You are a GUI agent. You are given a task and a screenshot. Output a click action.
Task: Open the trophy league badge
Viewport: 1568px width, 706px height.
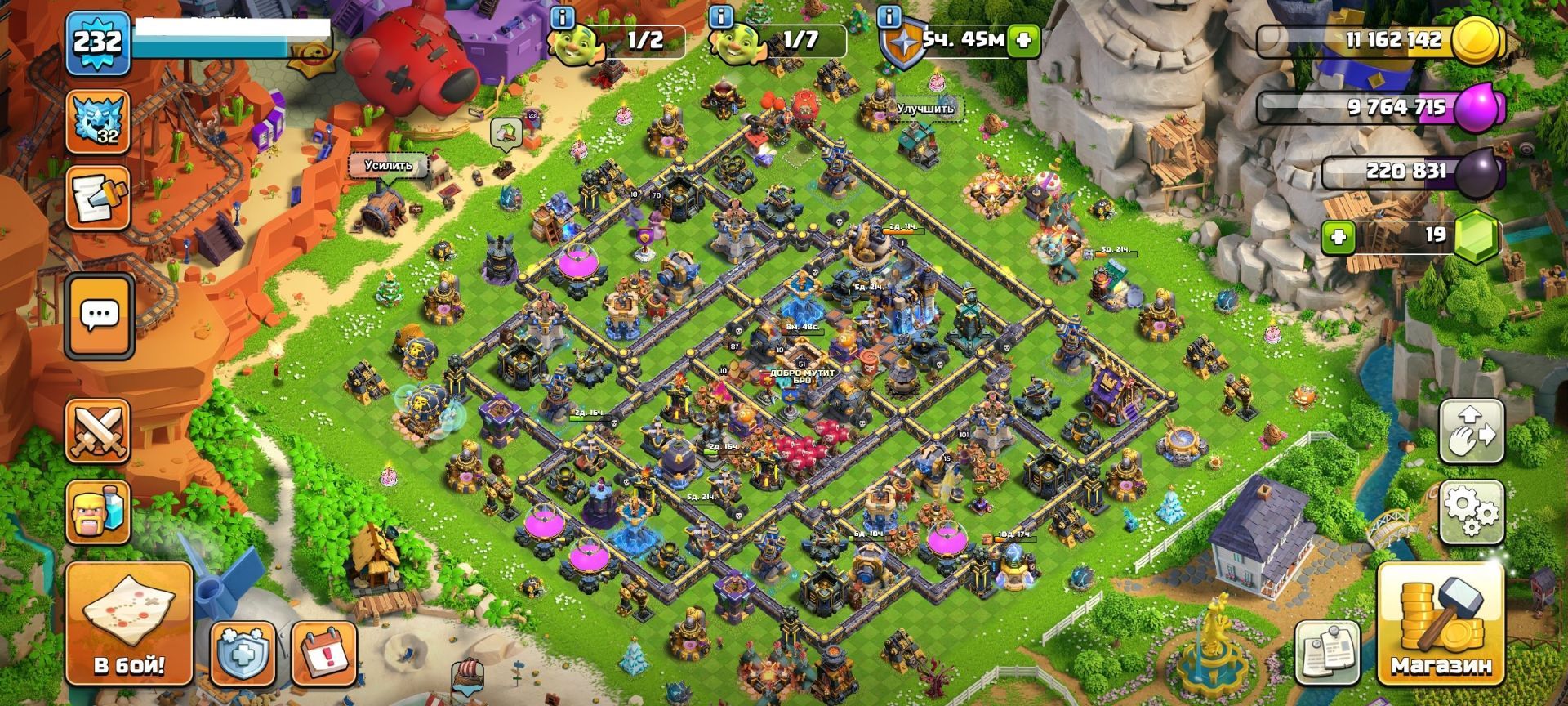98,121
